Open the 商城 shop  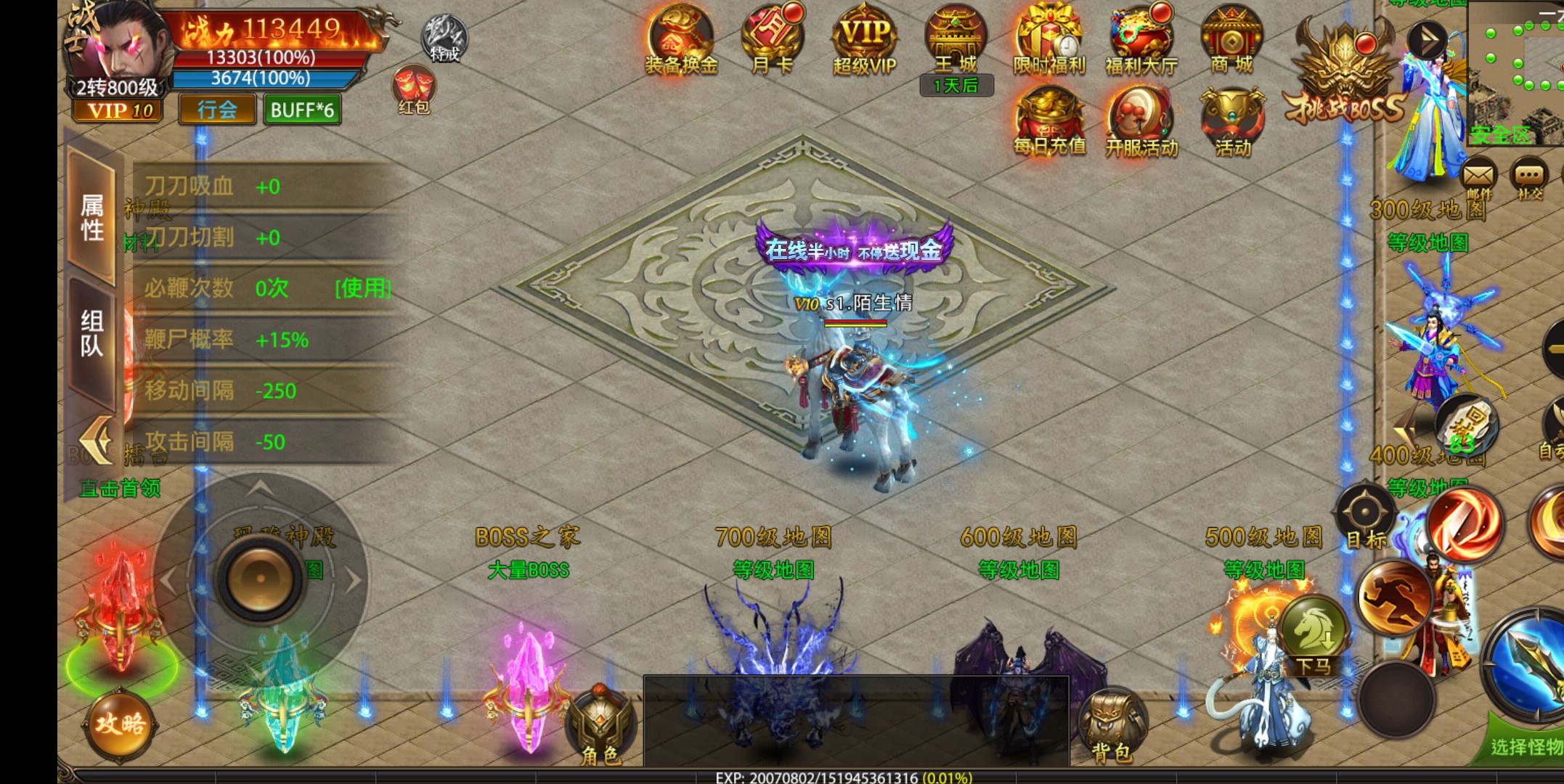tap(1232, 40)
